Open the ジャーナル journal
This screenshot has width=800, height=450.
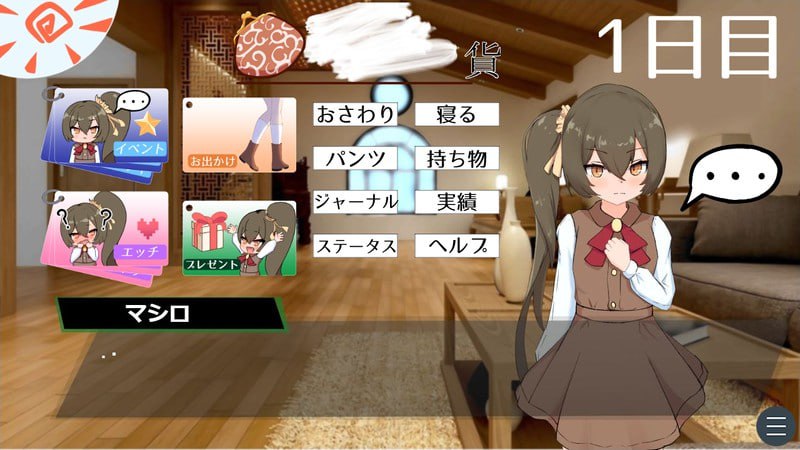355,201
